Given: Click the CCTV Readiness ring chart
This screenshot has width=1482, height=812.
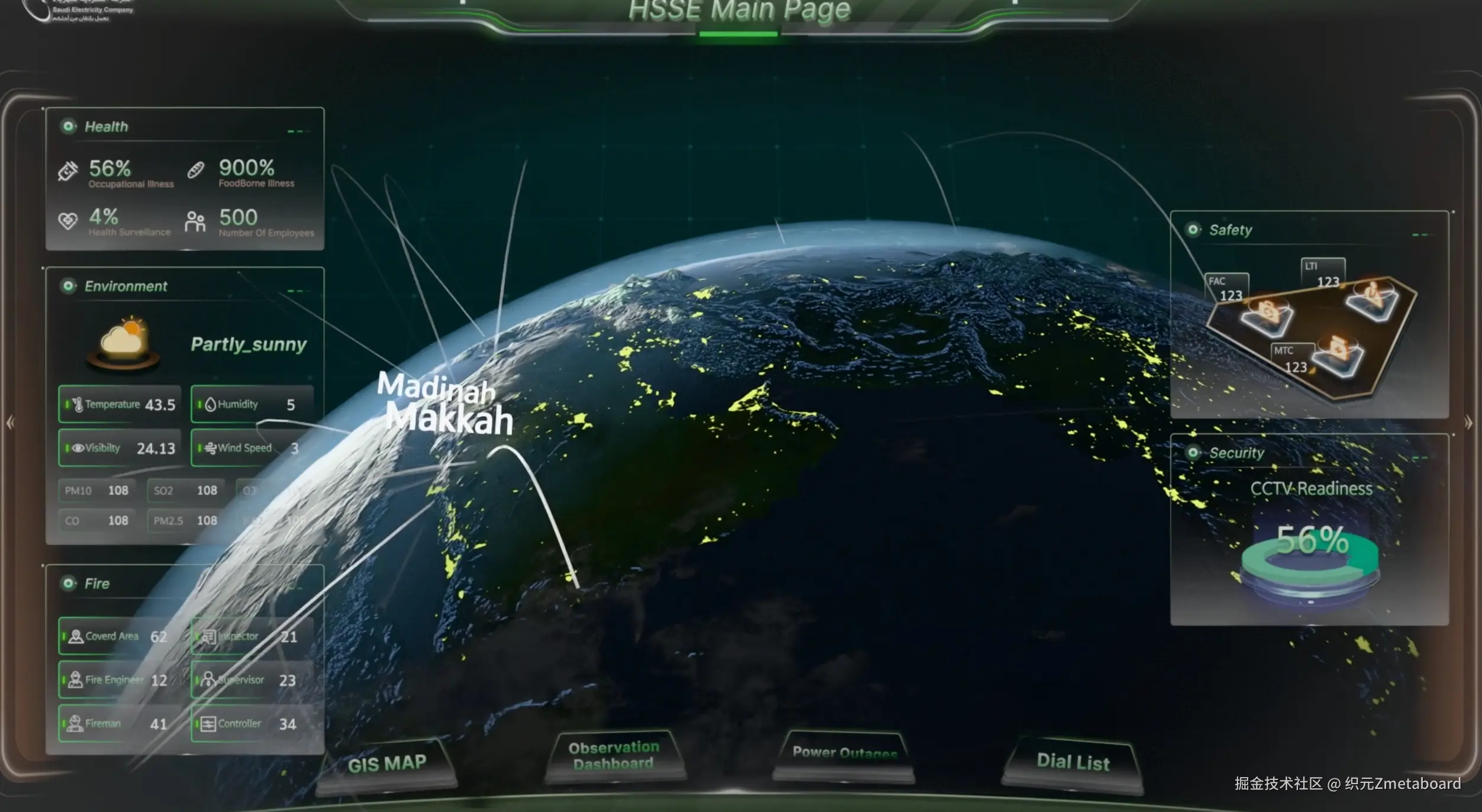Looking at the screenshot, I should click(1310, 562).
